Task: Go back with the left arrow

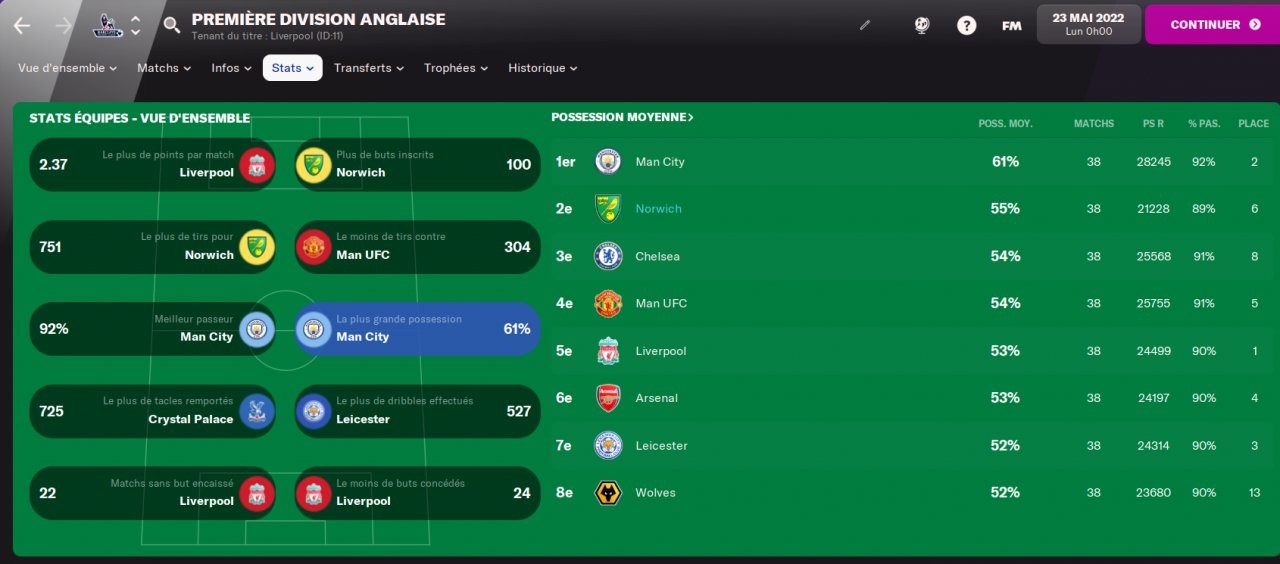Action: [x=22, y=25]
